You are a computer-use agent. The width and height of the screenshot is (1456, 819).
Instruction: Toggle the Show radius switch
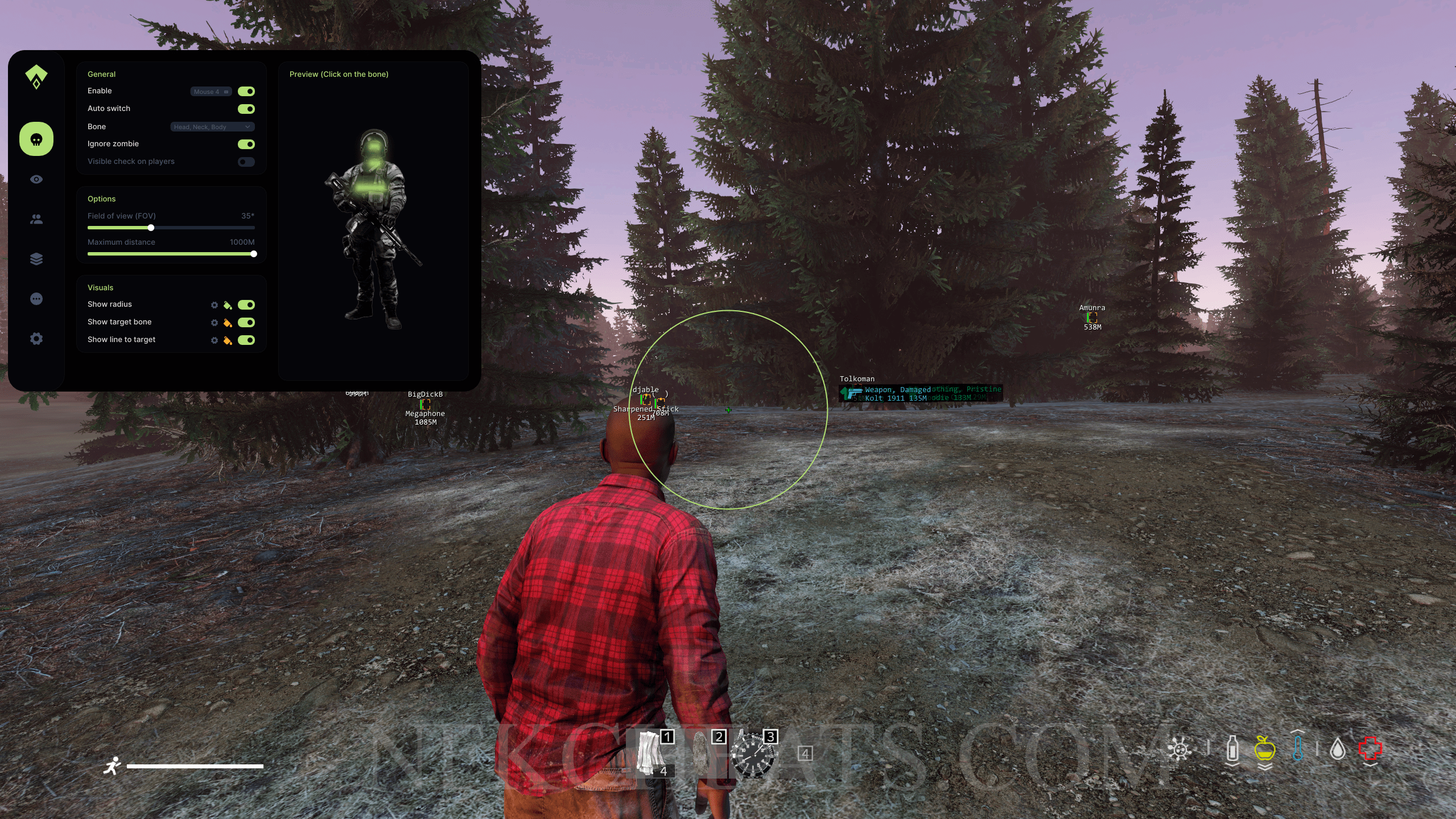246,305
